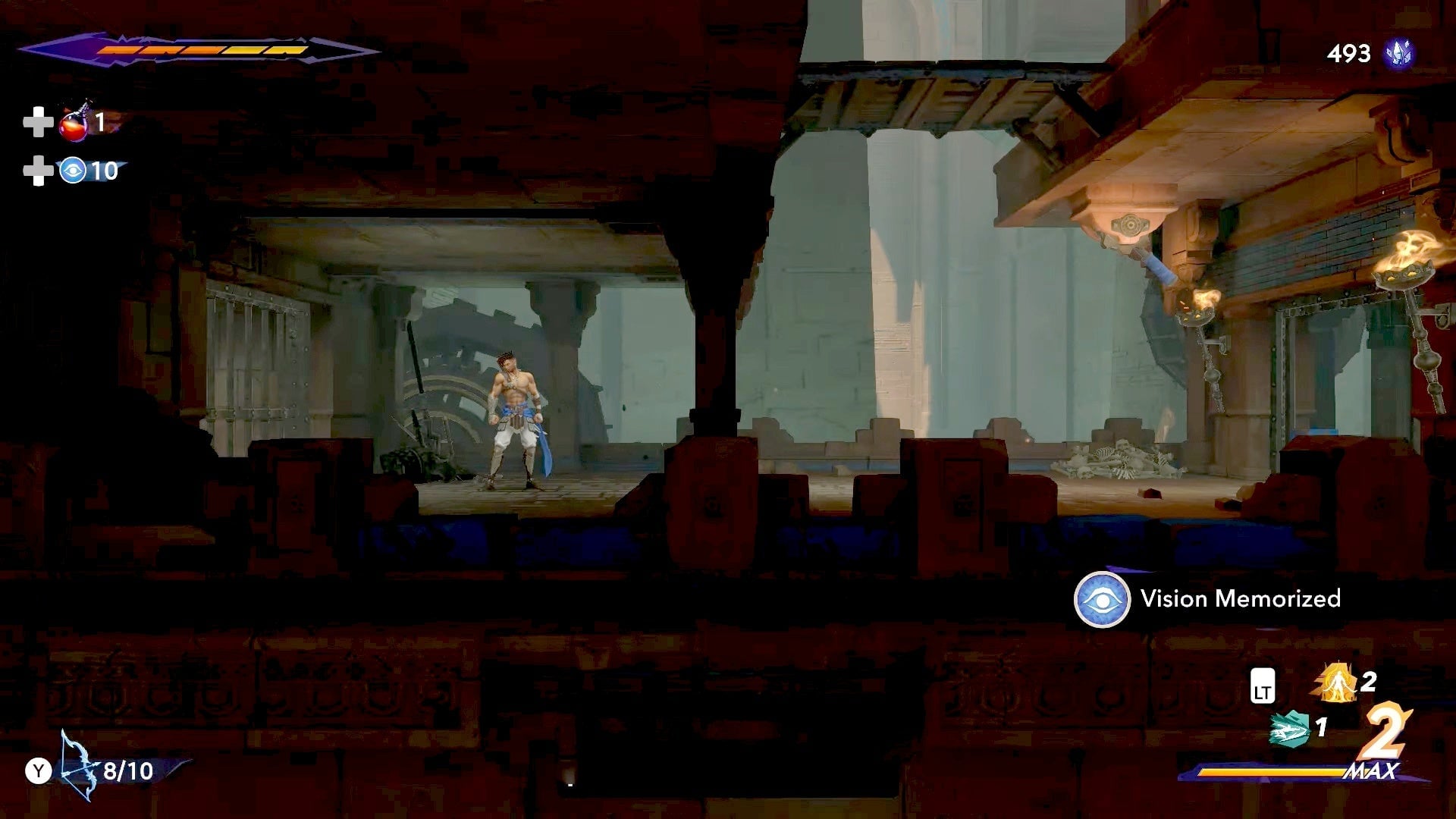The height and width of the screenshot is (819, 1456).
Task: Toggle the plus sign beside the potion counter
Action: pos(37,121)
